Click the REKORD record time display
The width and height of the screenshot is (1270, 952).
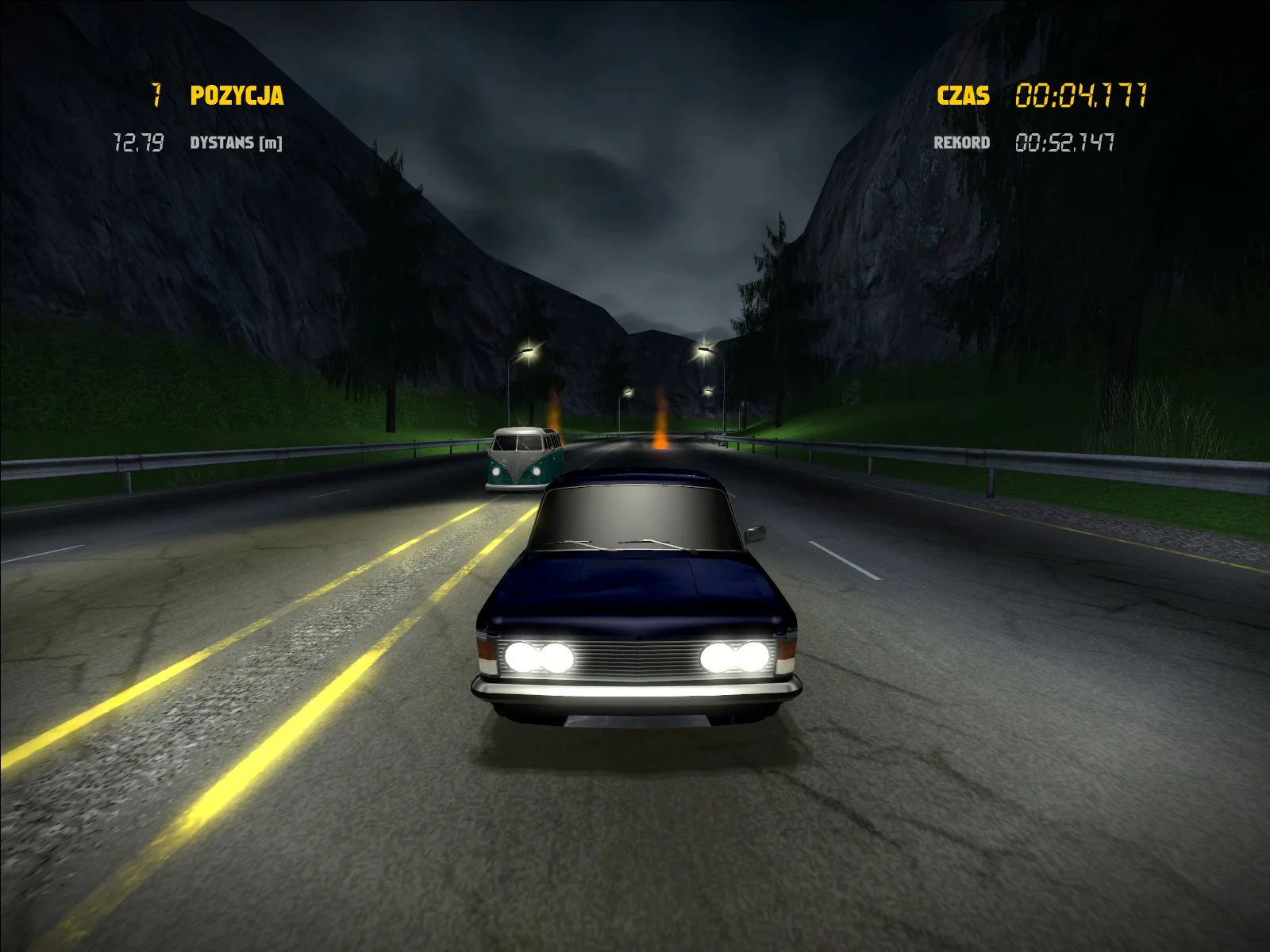[x=961, y=142]
